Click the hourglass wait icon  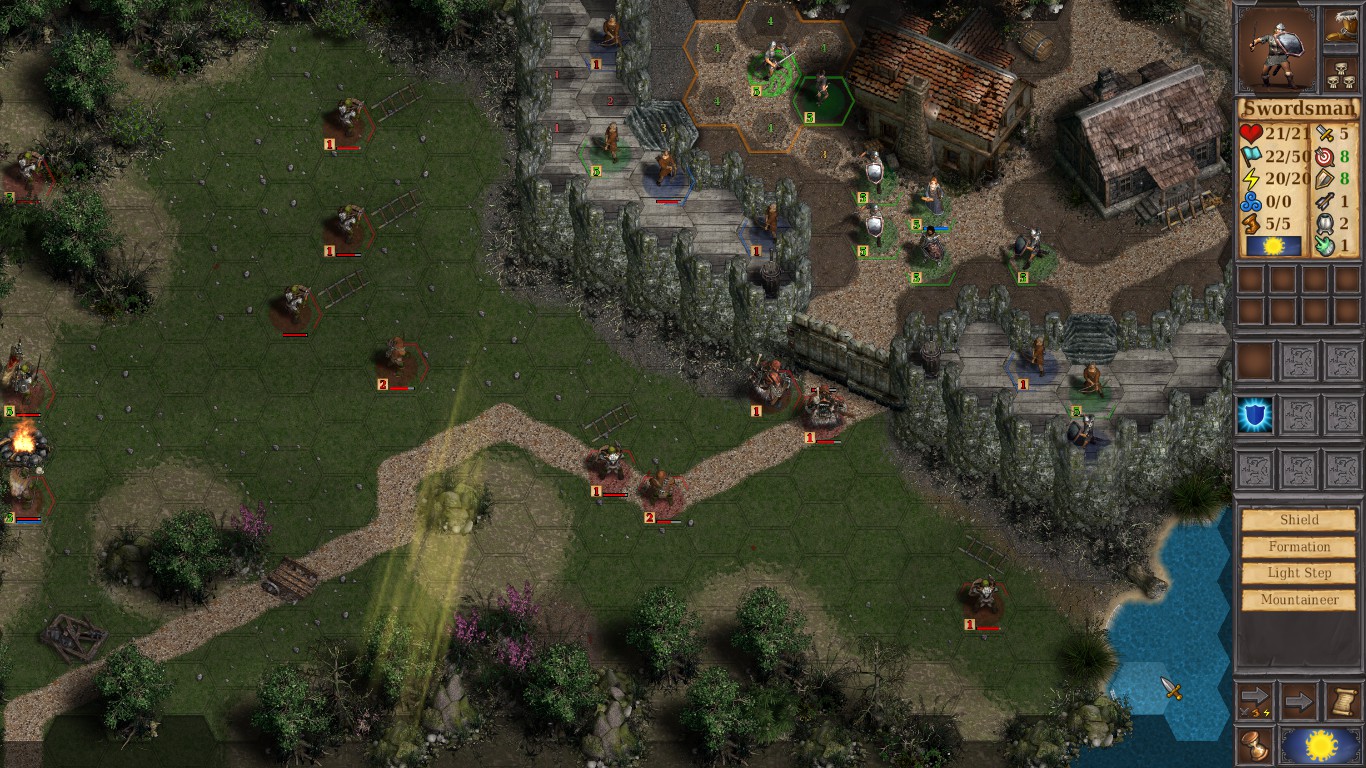(x=1254, y=745)
